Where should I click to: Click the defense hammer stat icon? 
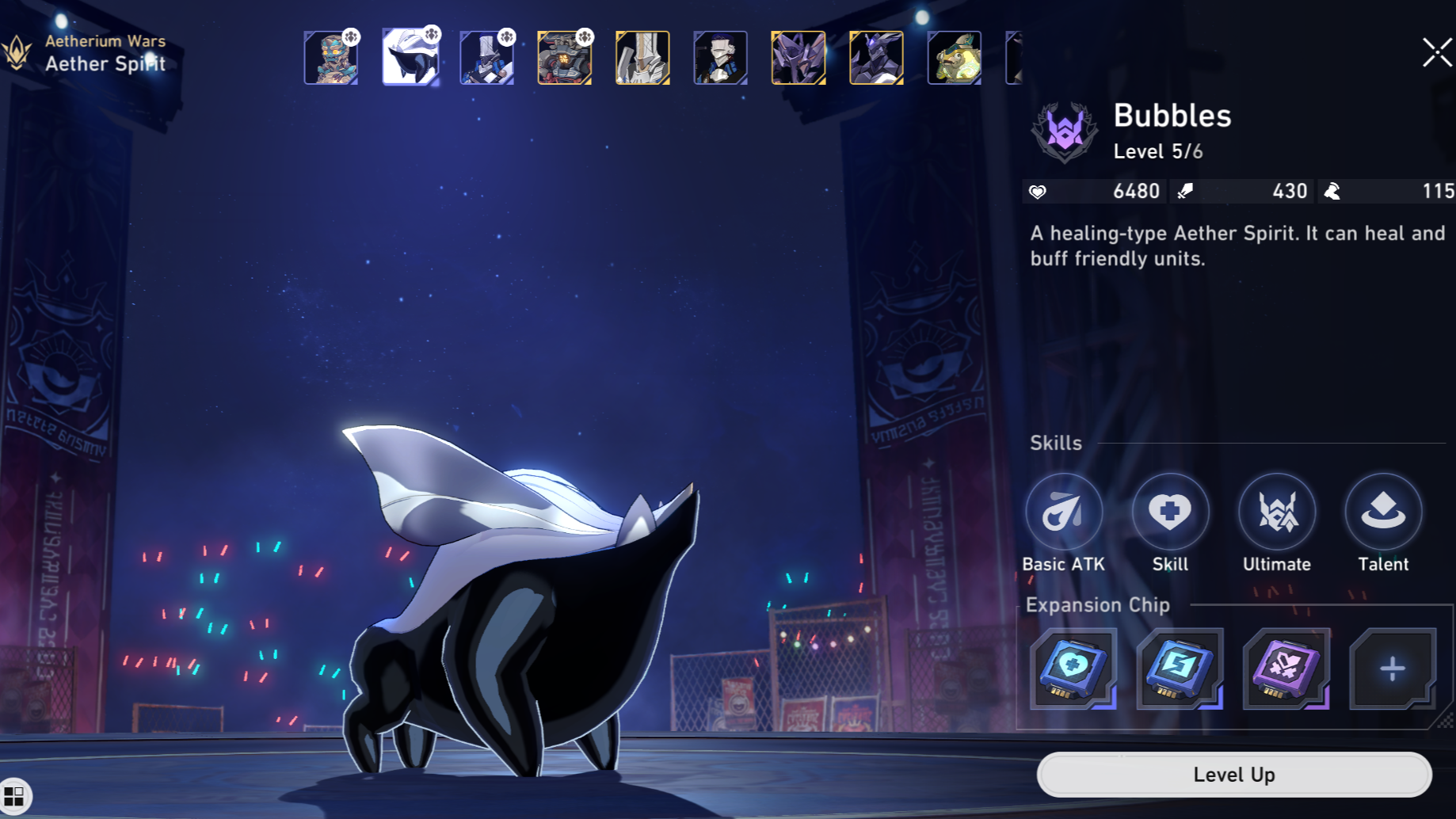(x=1332, y=191)
